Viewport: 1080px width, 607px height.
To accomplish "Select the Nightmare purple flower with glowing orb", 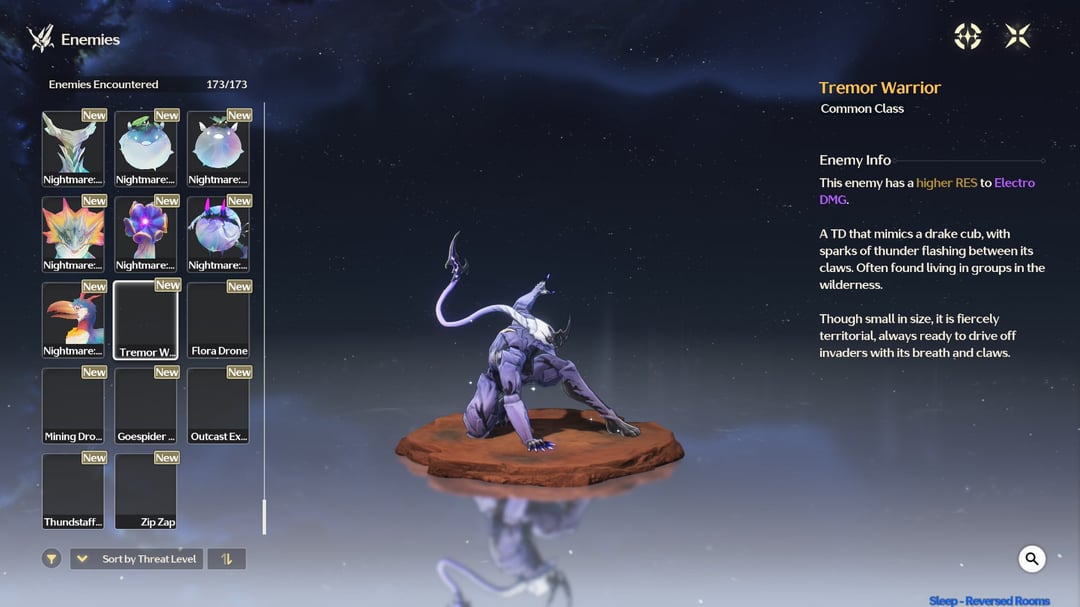I will 145,233.
